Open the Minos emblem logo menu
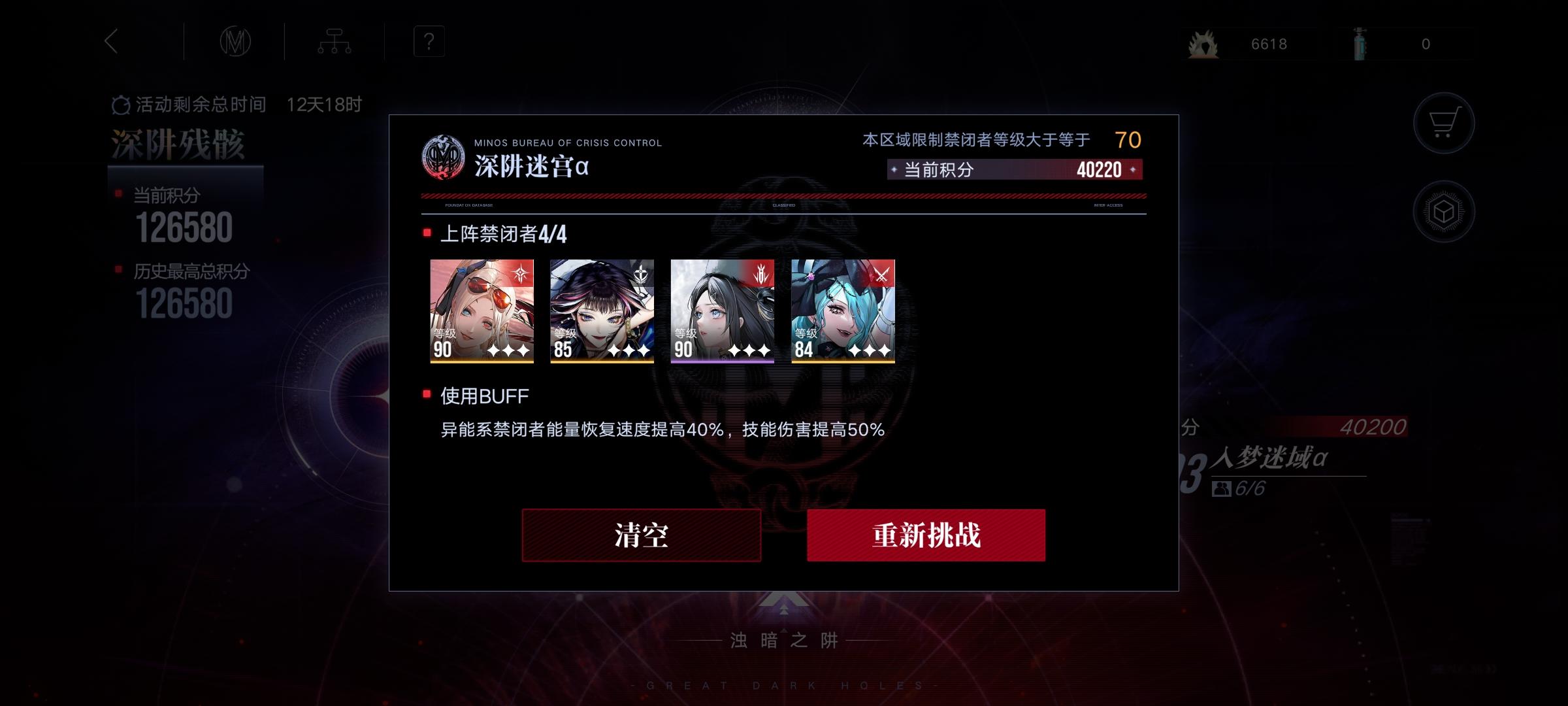 [234, 41]
